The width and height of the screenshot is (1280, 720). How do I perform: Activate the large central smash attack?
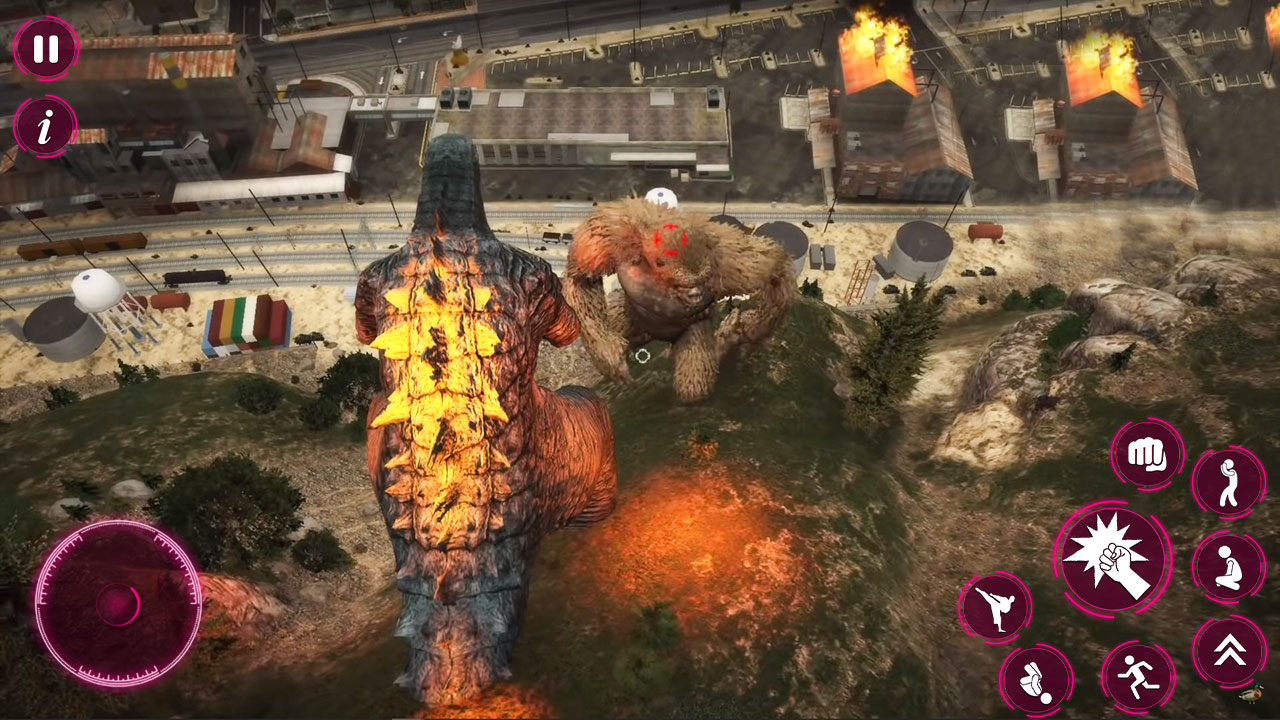pos(1112,558)
